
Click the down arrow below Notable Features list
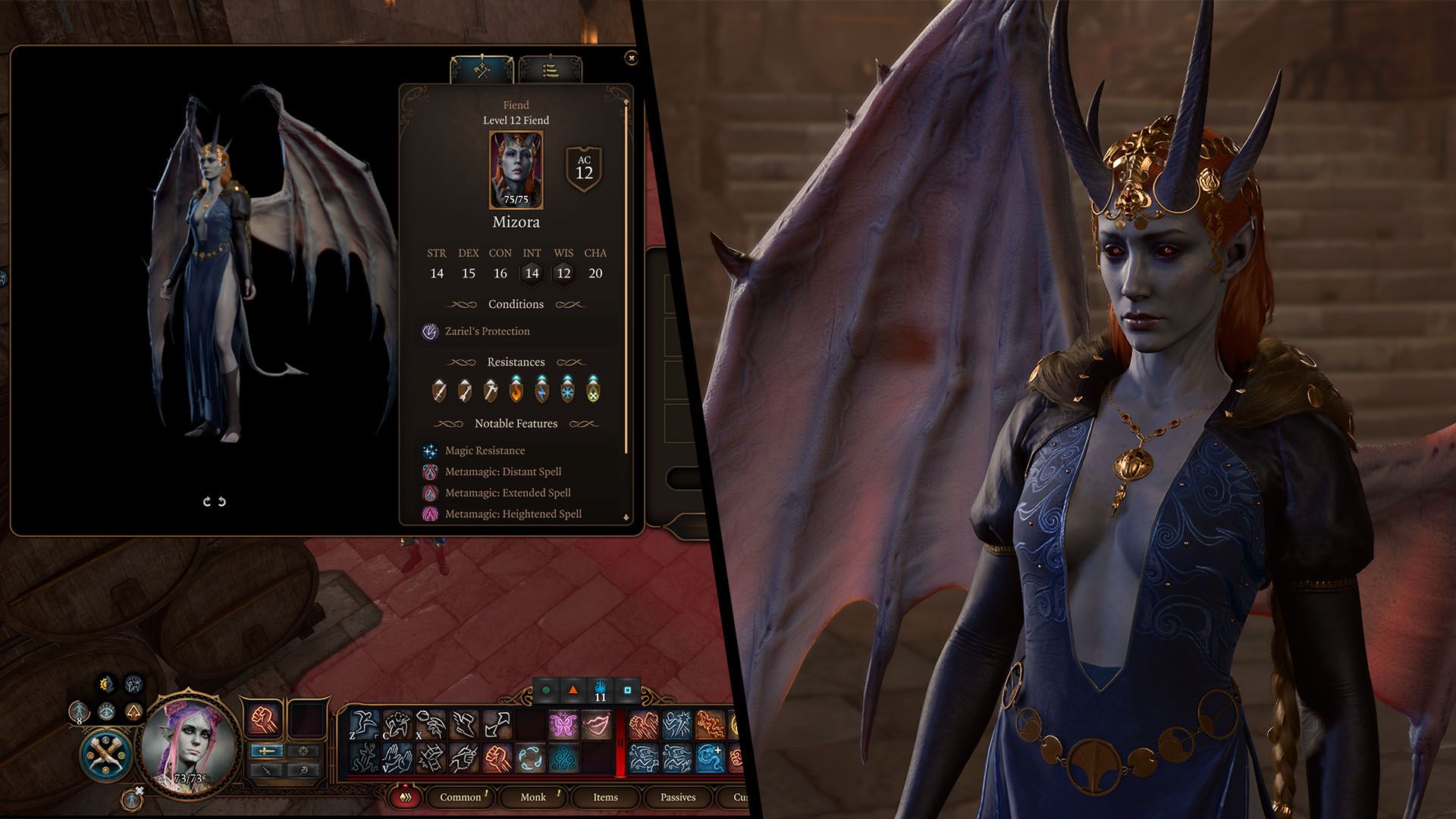tap(626, 518)
